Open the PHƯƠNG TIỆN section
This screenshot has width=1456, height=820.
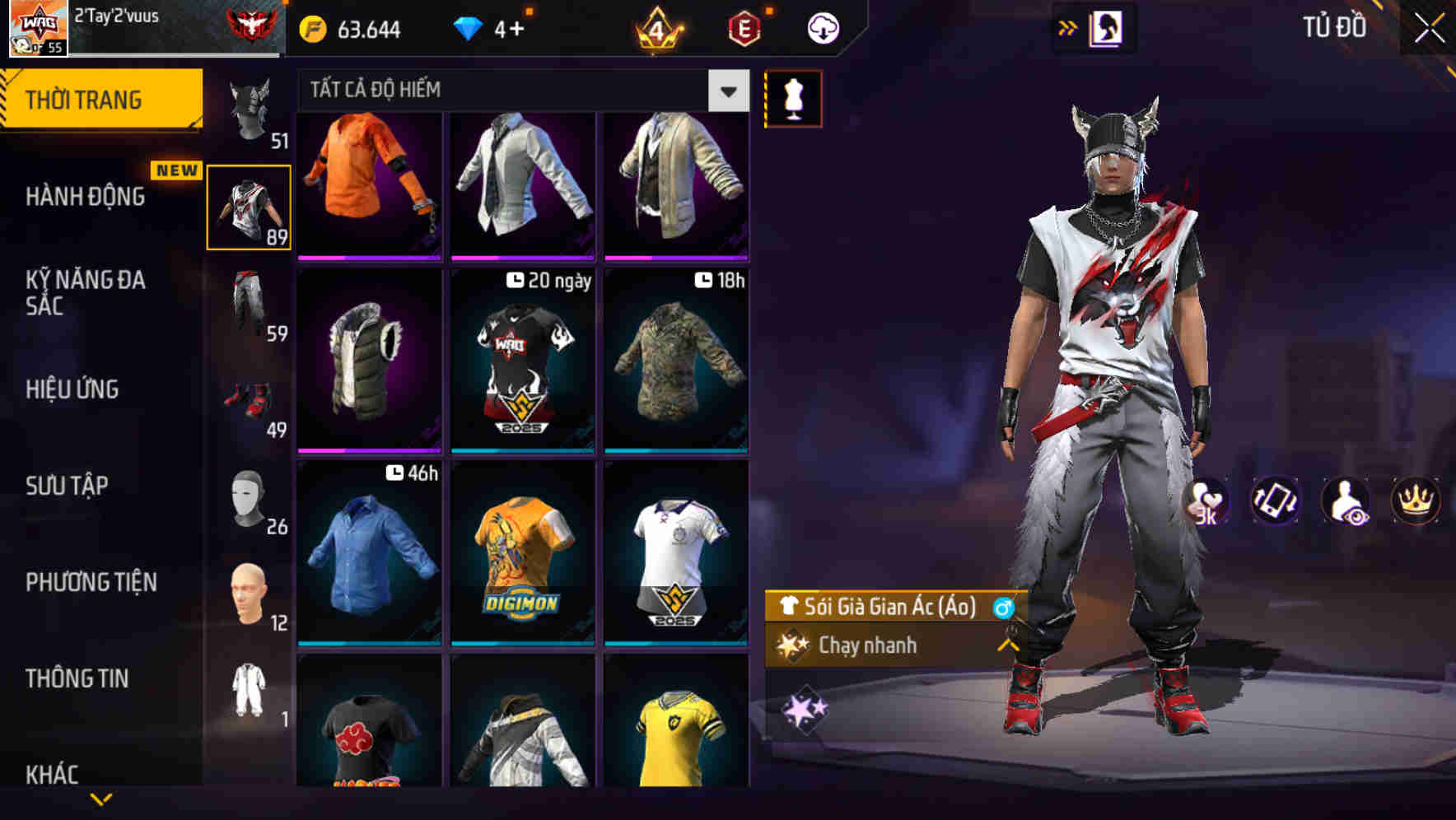click(x=91, y=581)
